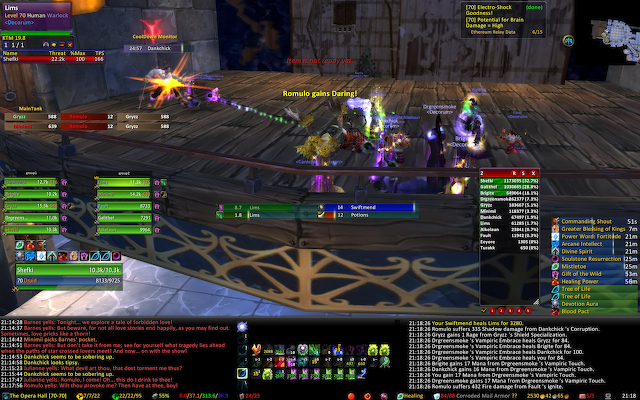Select Dankchick on the Cooldown Monitor

[166, 46]
